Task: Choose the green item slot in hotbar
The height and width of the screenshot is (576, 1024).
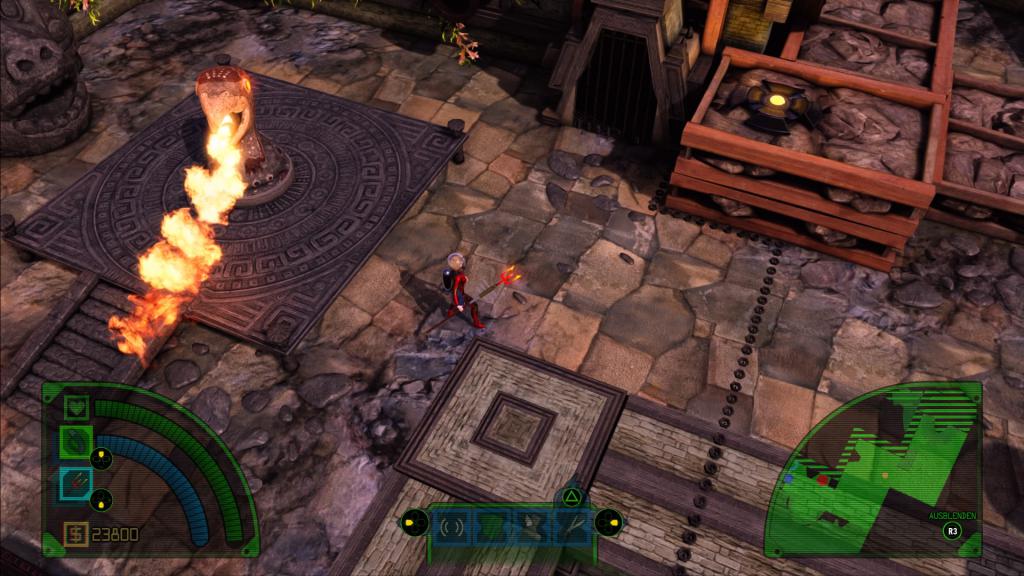Action: click(x=490, y=524)
